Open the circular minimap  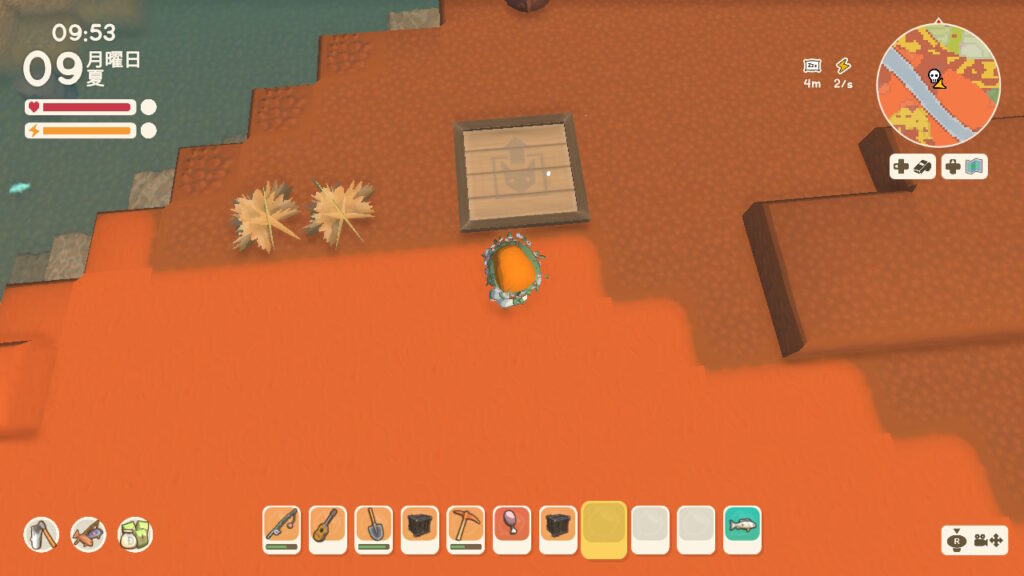point(938,86)
